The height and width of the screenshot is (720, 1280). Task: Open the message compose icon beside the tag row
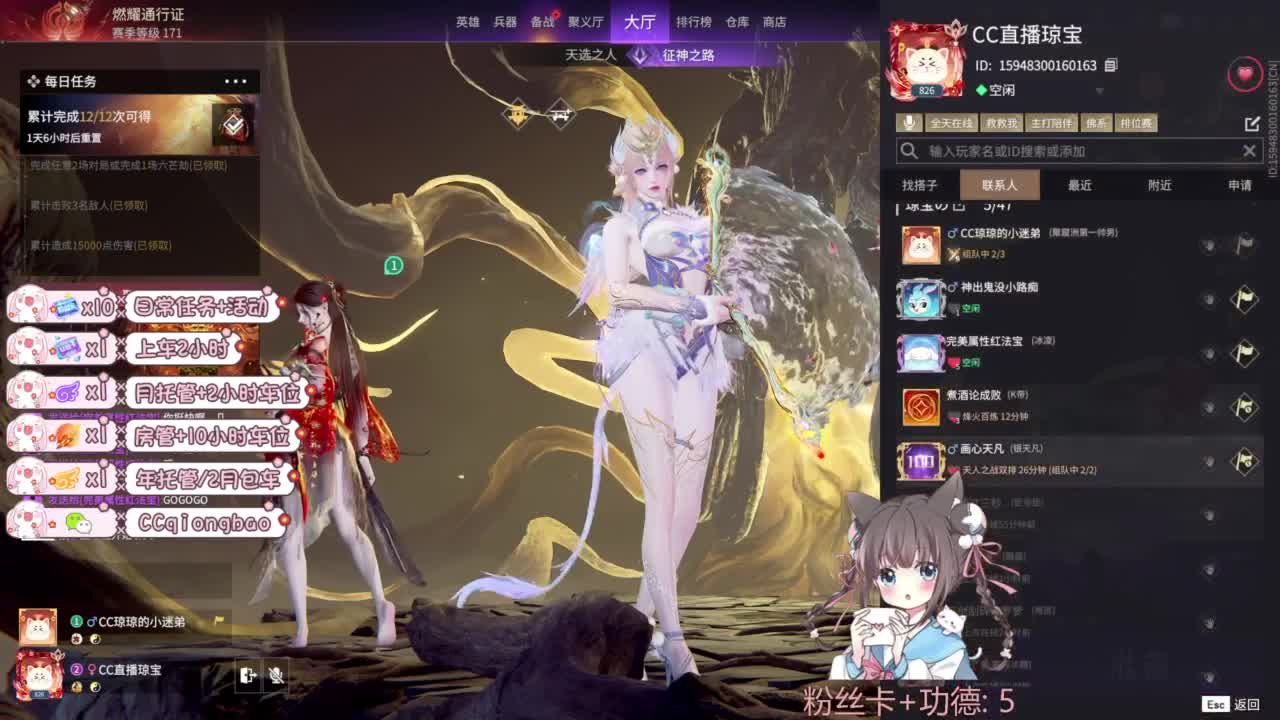tap(1252, 122)
